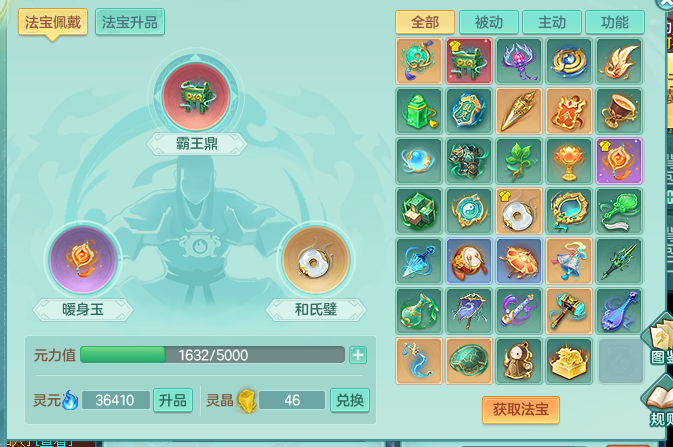
Task: Choose the golden hammer treasure
Action: pos(569,310)
